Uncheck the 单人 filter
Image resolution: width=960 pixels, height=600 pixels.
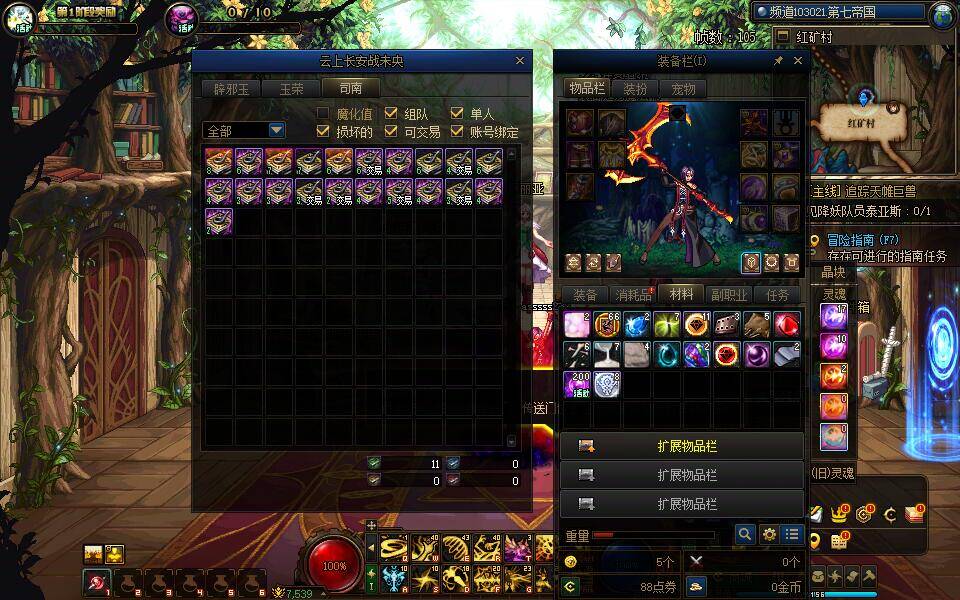[x=457, y=114]
